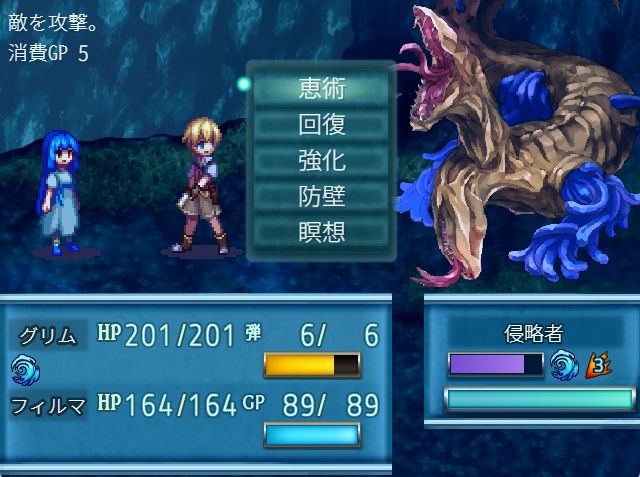
Task: Select the 恵術 battle command
Action: point(321,88)
